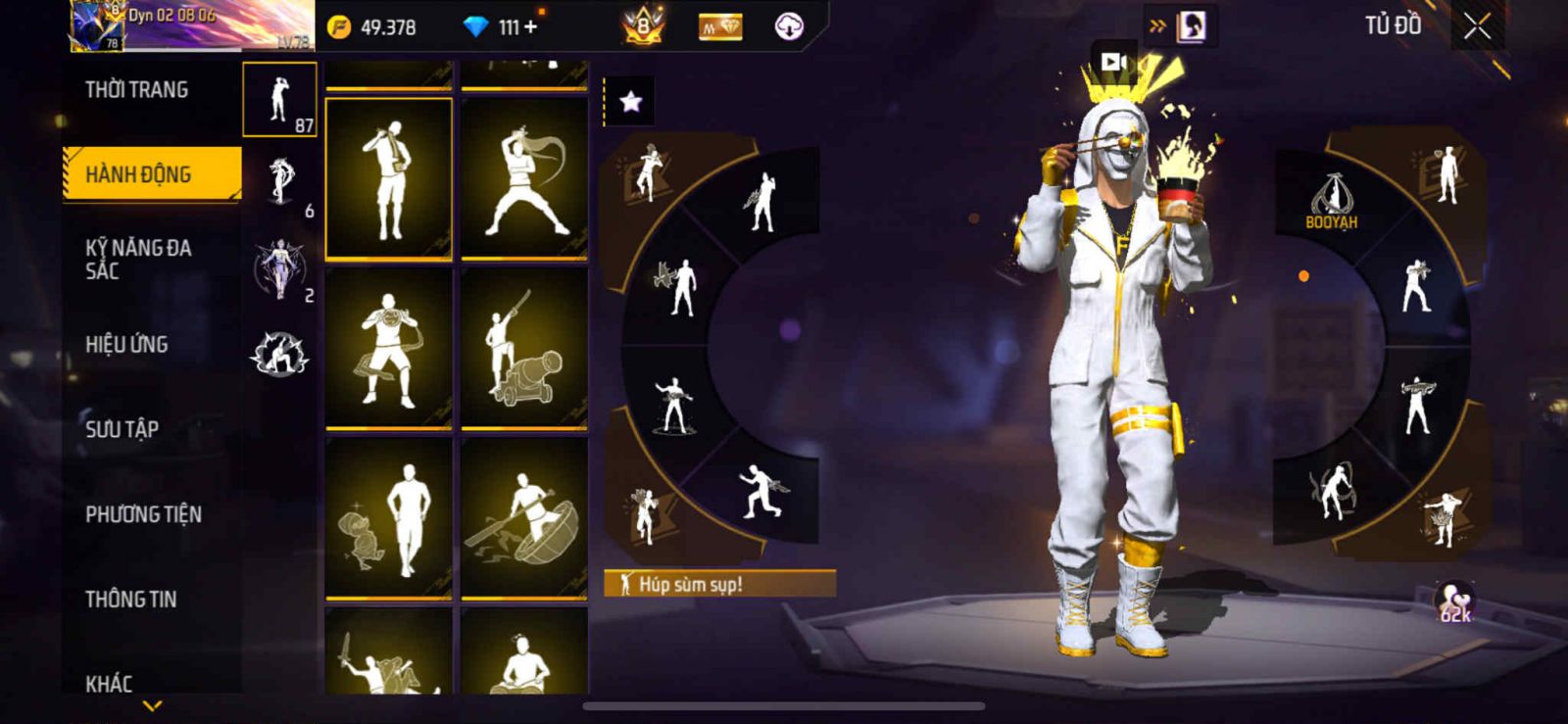
Task: Add diamonds with the plus button
Action: (x=530, y=27)
